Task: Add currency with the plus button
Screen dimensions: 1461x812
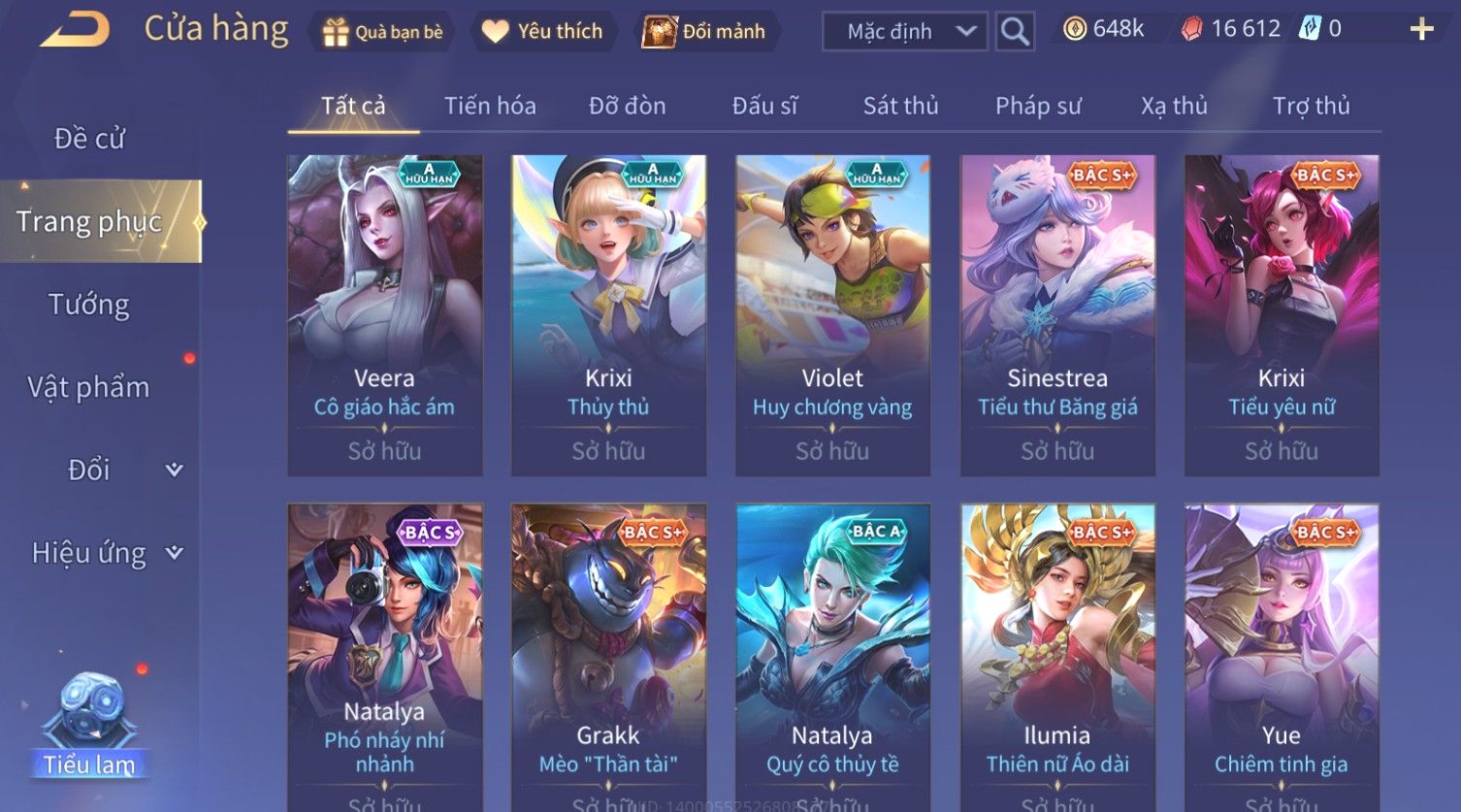Action: coord(1421,30)
